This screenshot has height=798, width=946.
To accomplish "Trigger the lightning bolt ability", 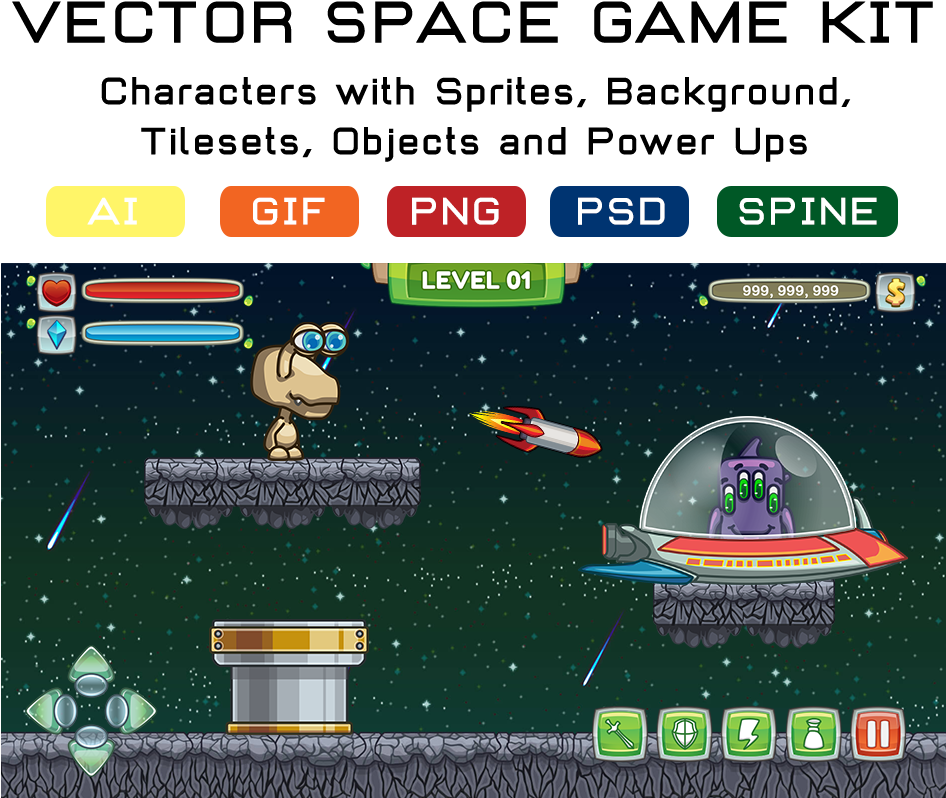I will [748, 735].
